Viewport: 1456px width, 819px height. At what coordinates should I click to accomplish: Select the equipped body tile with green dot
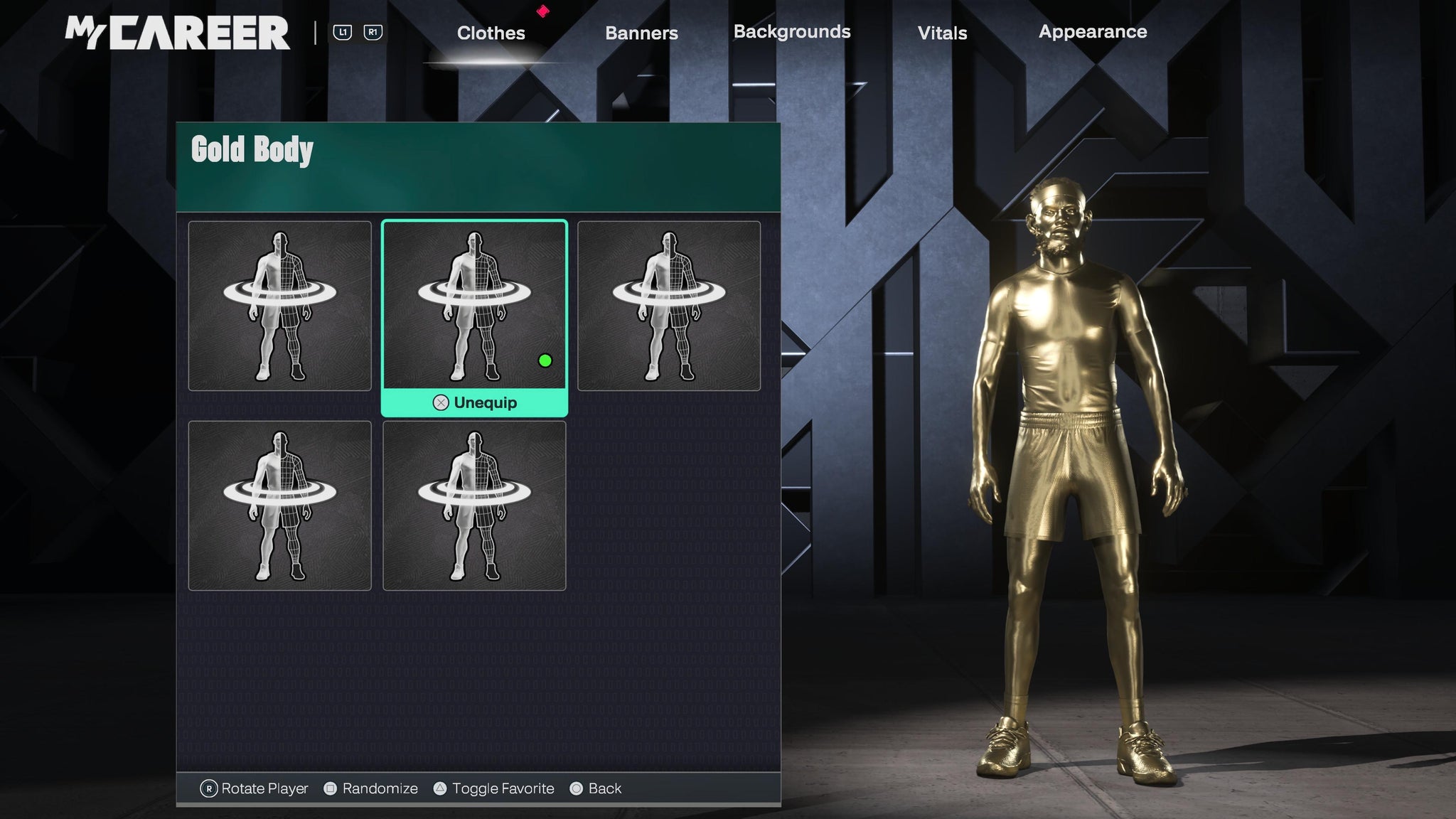pyautogui.click(x=474, y=306)
